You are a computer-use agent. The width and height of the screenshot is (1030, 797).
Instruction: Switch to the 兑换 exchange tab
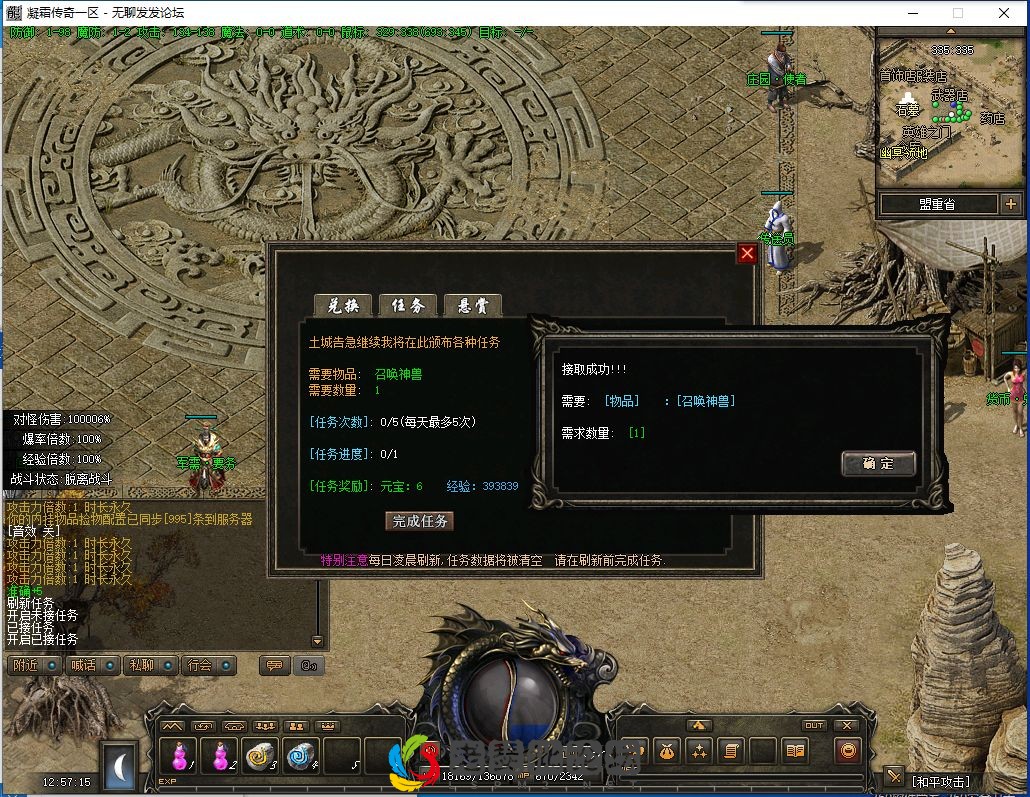[x=343, y=306]
